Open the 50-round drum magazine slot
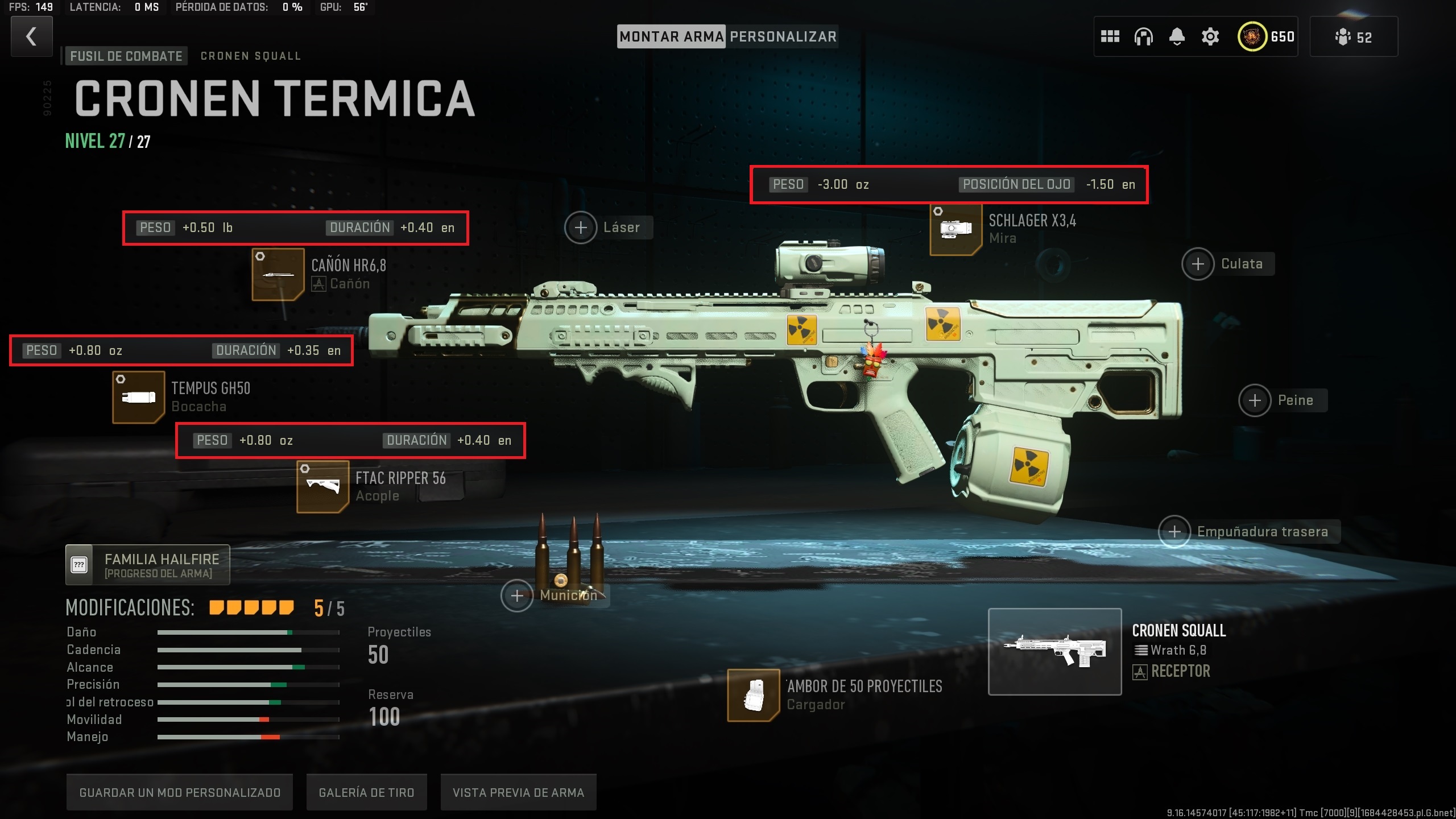The image size is (1456, 819). [x=753, y=695]
